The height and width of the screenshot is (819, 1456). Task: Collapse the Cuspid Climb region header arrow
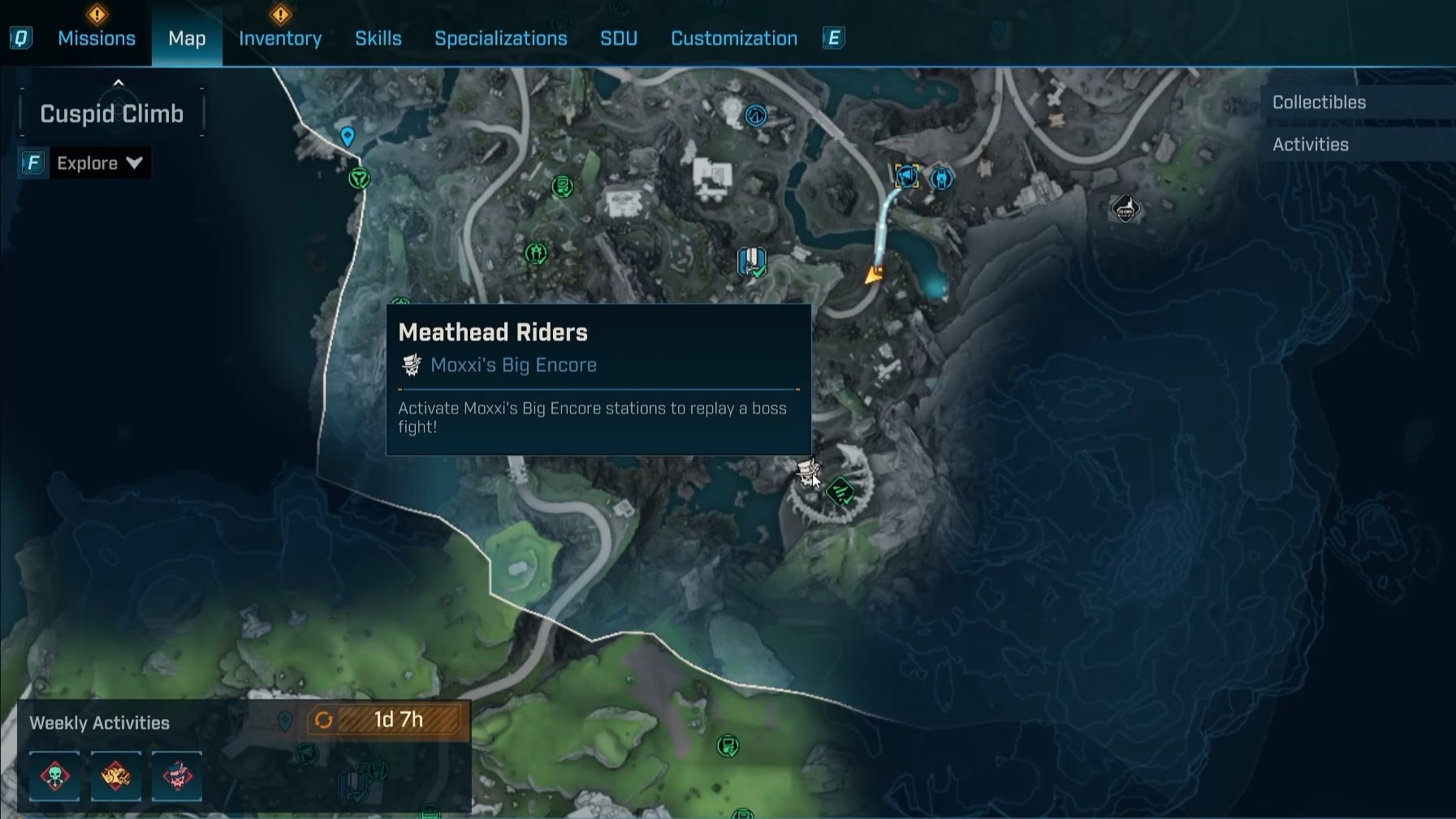click(x=119, y=83)
